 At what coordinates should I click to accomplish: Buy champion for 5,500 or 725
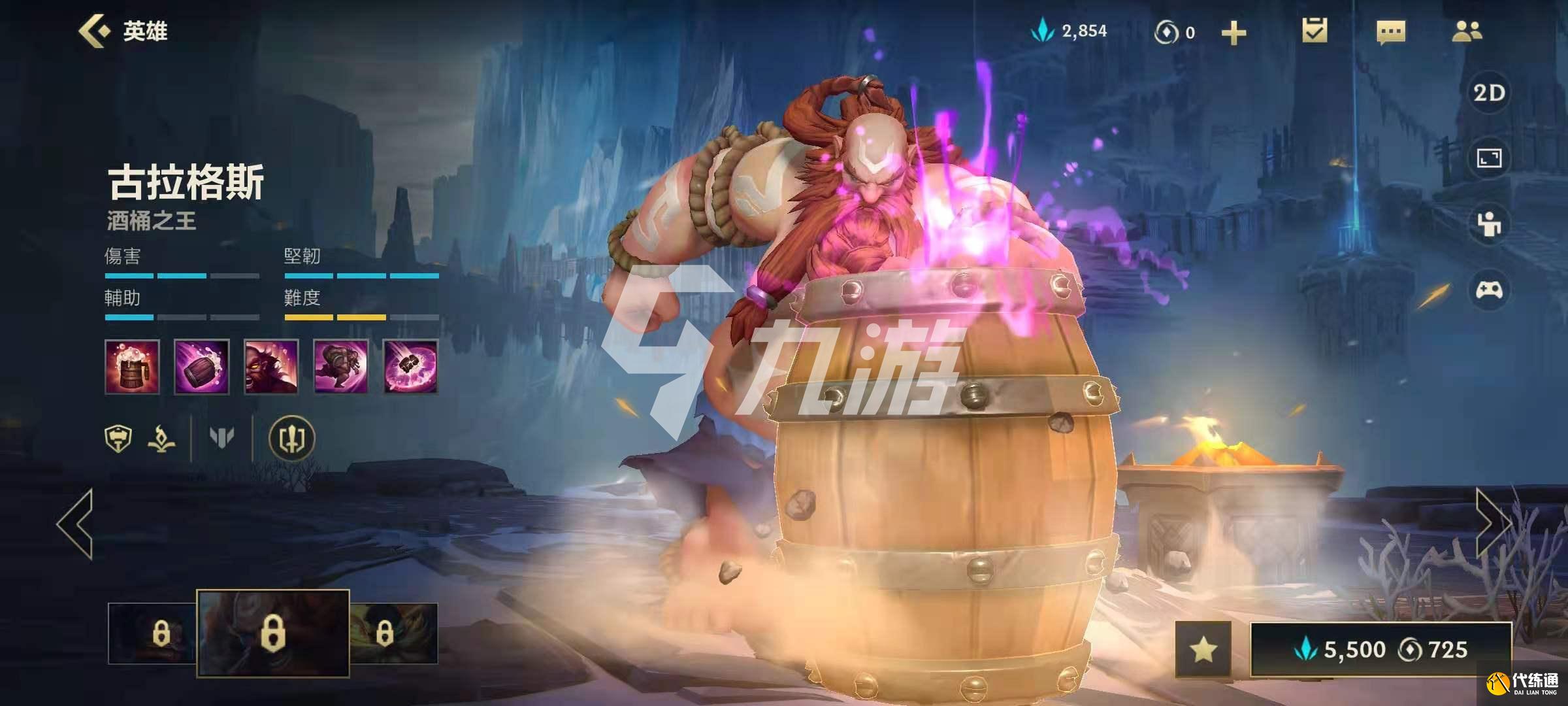tap(1380, 649)
